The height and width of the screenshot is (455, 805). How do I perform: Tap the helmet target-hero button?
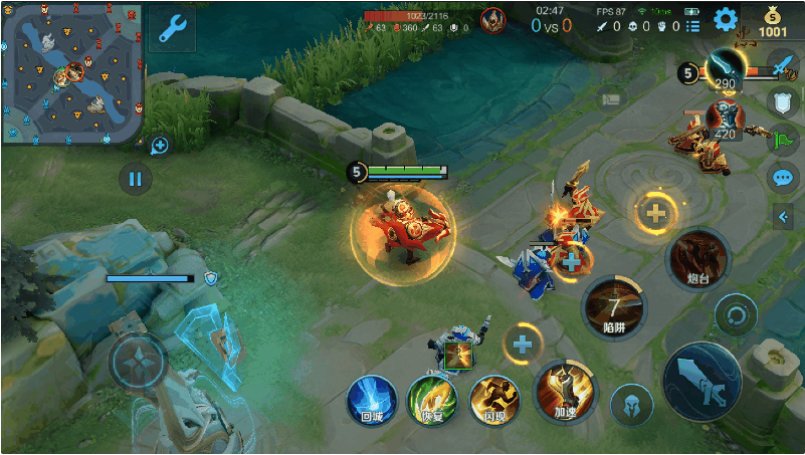click(632, 405)
